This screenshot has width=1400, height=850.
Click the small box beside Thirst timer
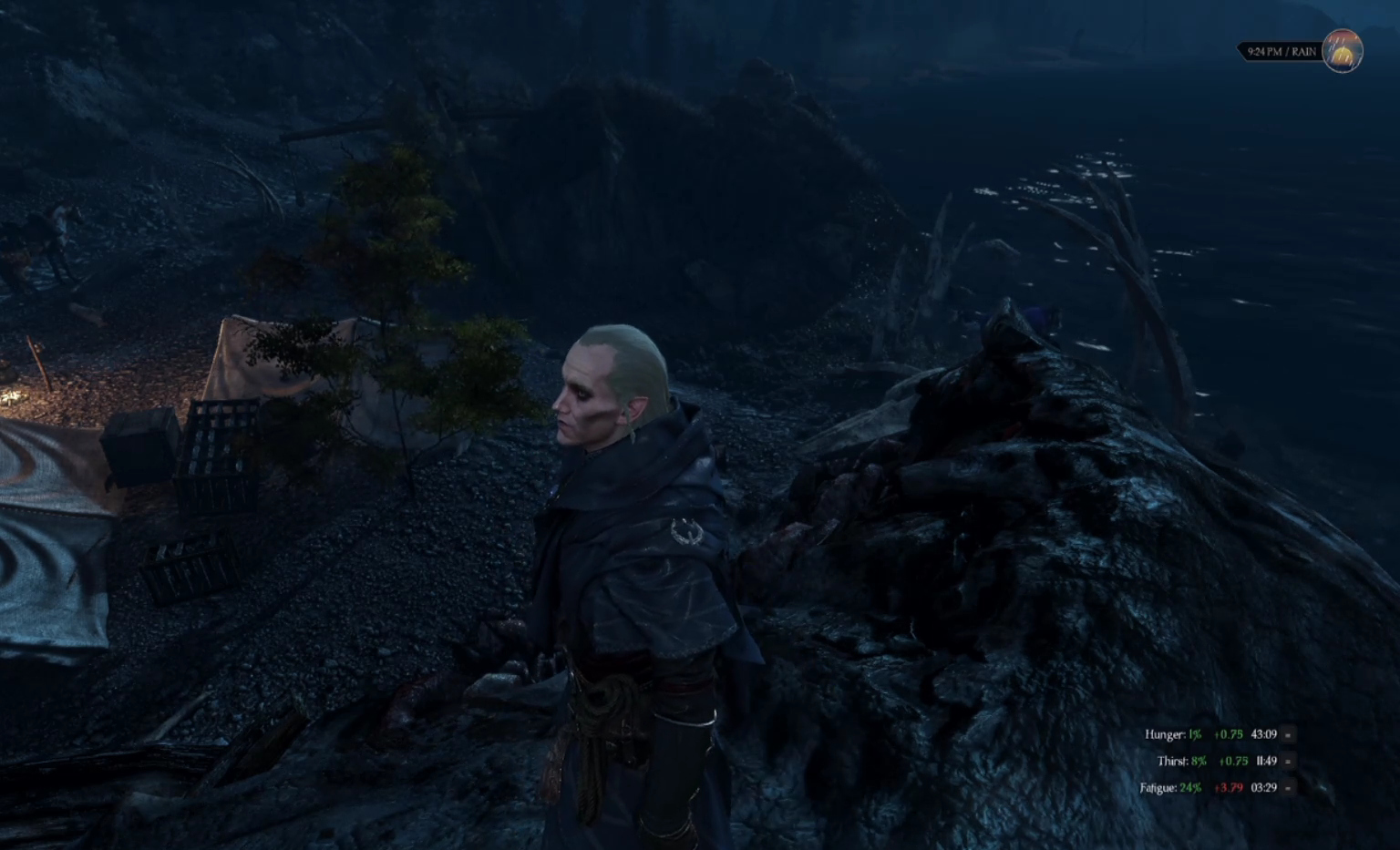[1288, 761]
